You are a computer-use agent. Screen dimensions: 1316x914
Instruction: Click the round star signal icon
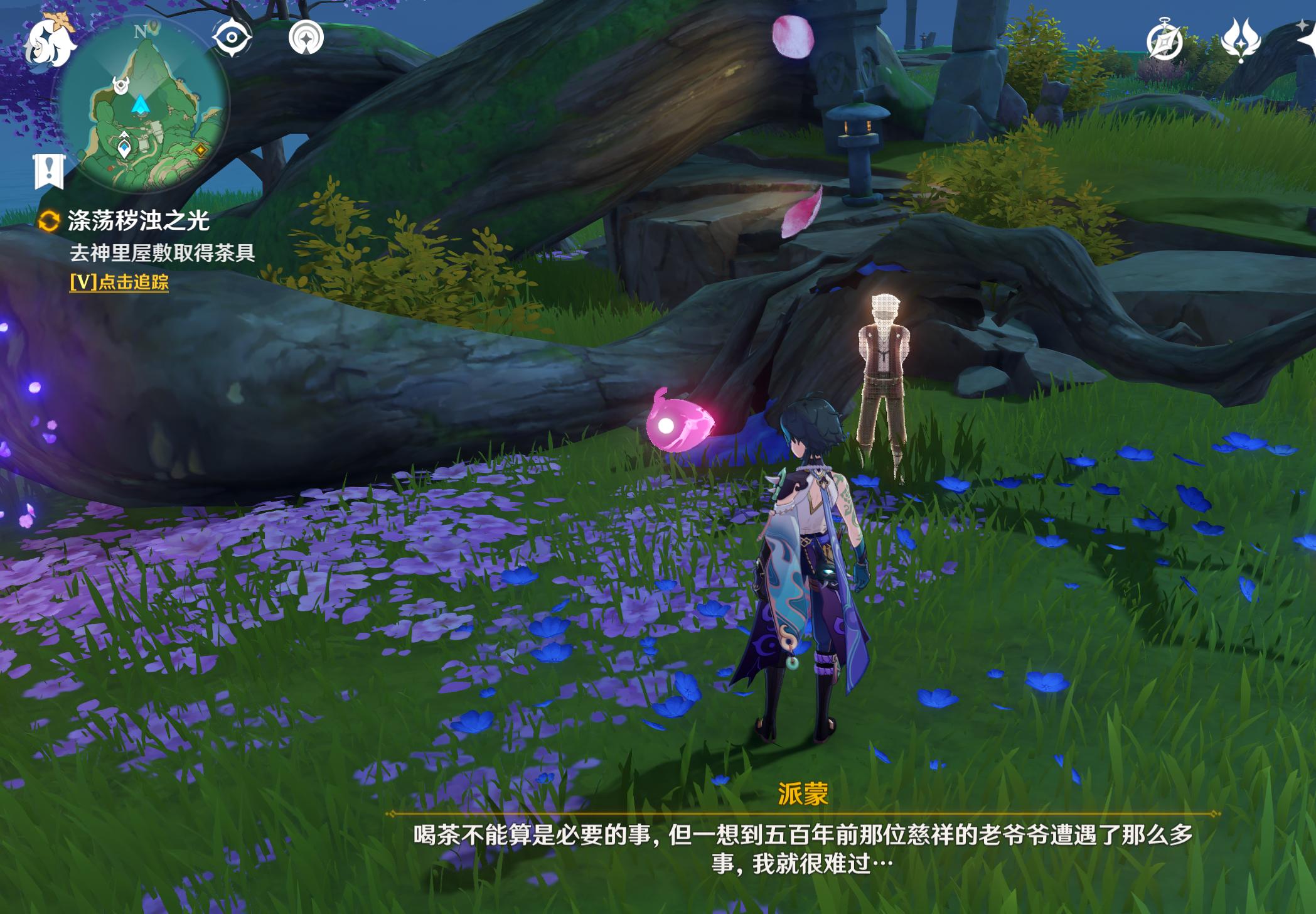coord(306,38)
